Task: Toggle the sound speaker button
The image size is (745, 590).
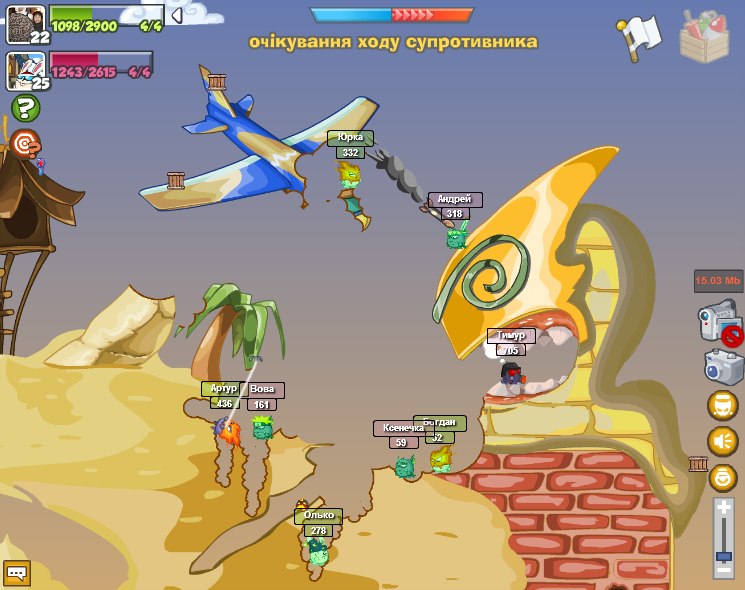Action: coord(722,441)
